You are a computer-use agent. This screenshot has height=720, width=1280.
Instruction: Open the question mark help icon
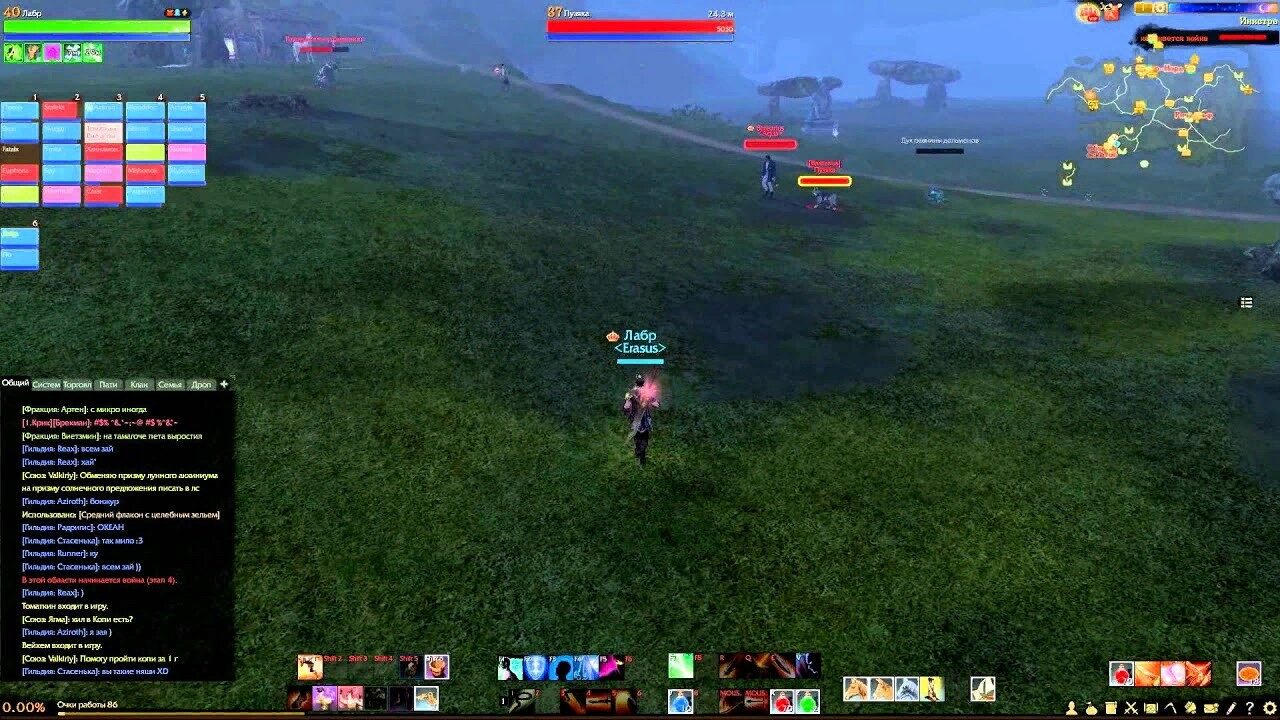pos(1250,709)
